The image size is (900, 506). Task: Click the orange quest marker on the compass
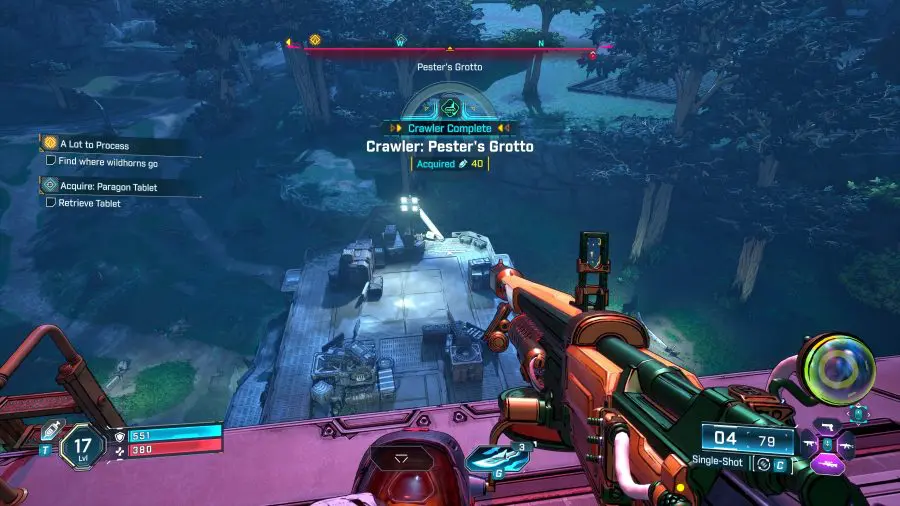coord(315,40)
